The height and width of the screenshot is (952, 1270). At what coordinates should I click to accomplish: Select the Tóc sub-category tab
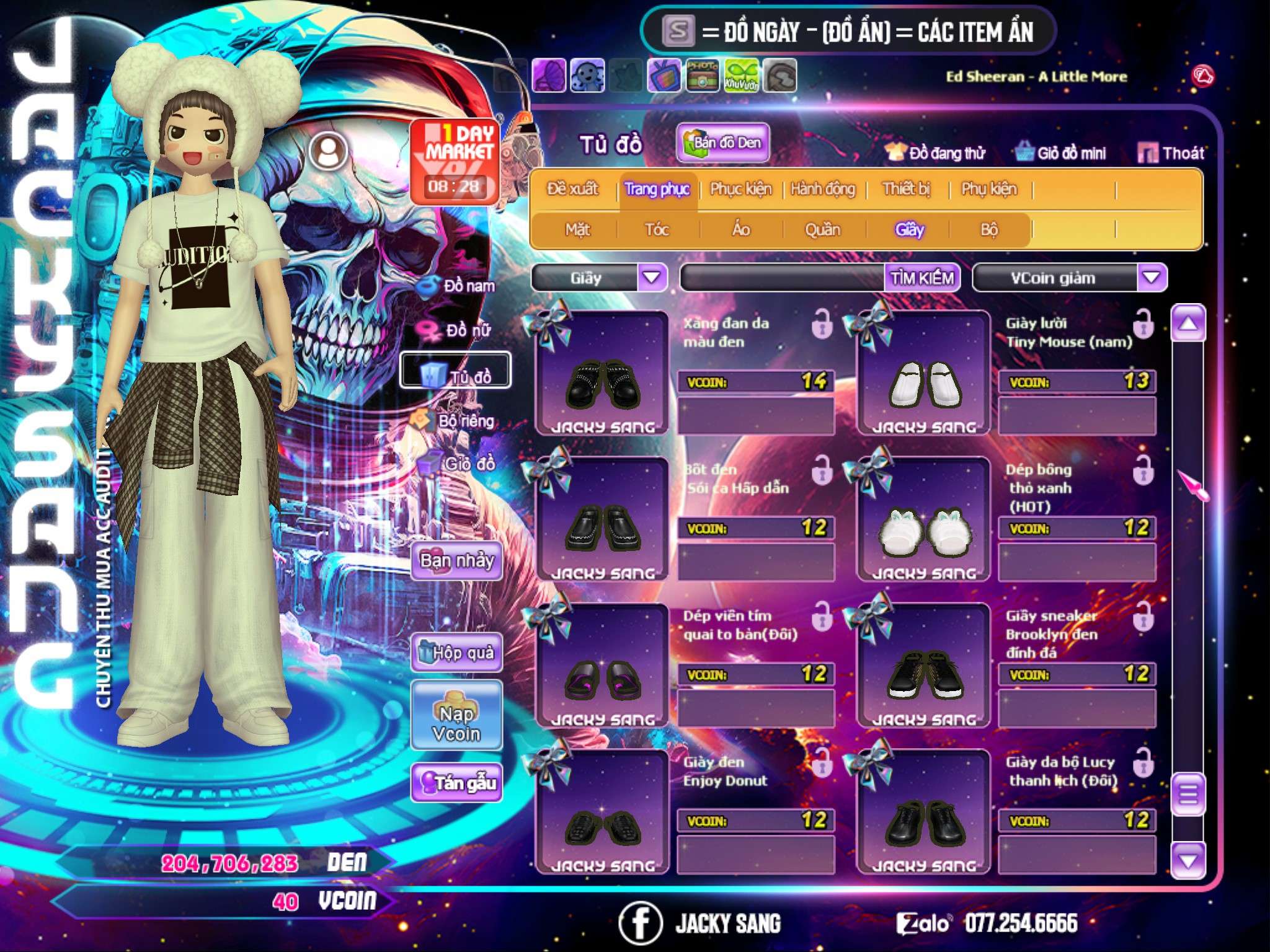(x=657, y=230)
